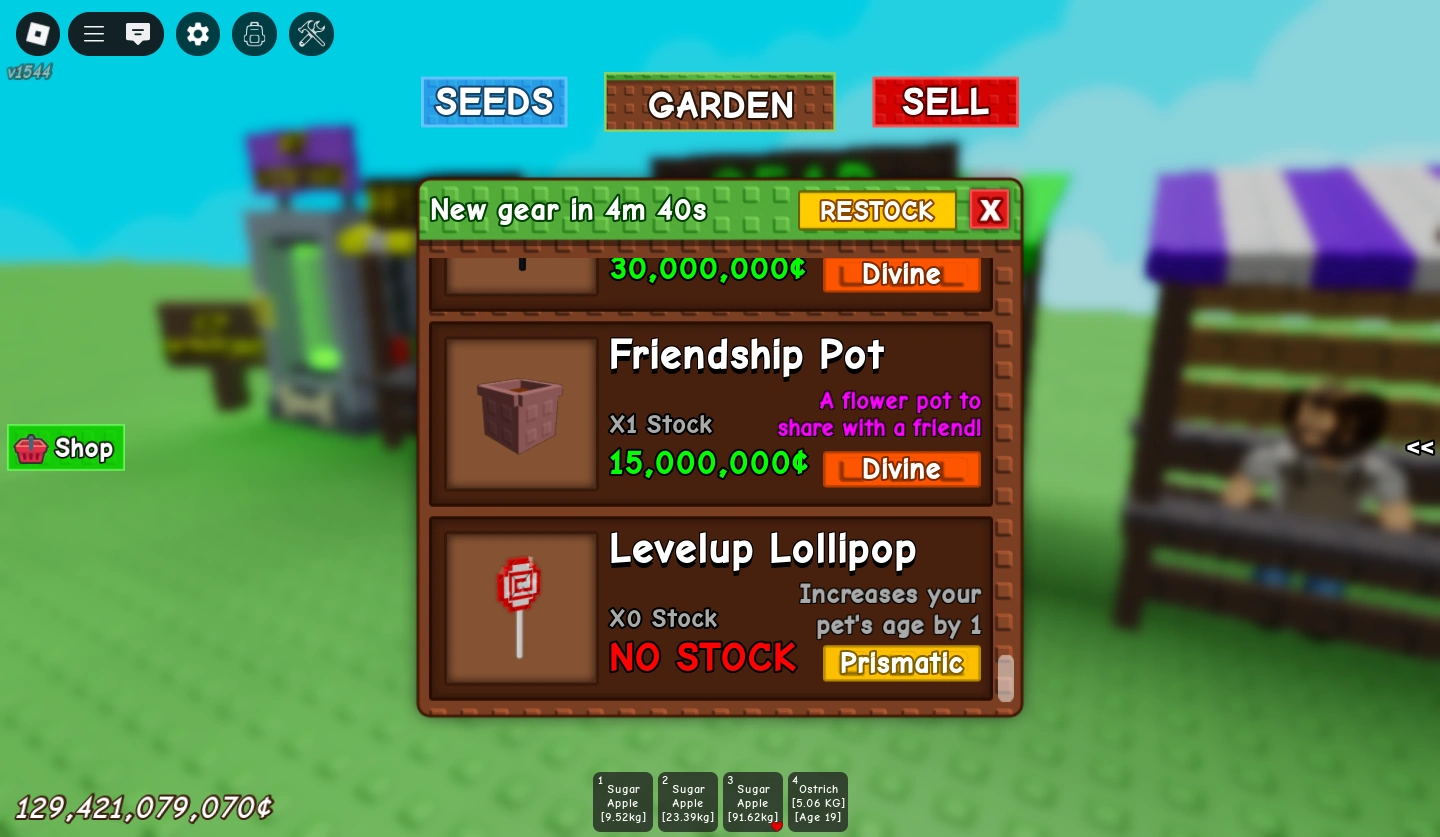Click the Shop basket icon

(x=30, y=448)
